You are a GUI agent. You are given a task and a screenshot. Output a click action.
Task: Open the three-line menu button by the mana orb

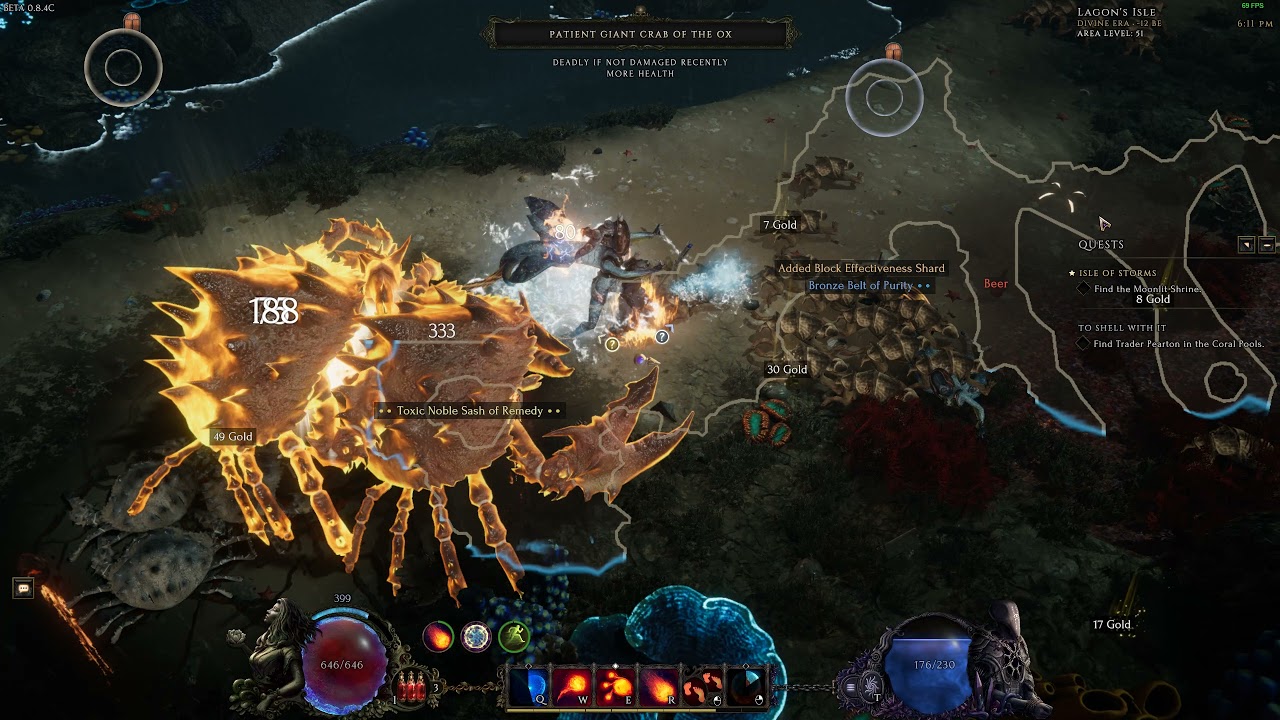[851, 686]
